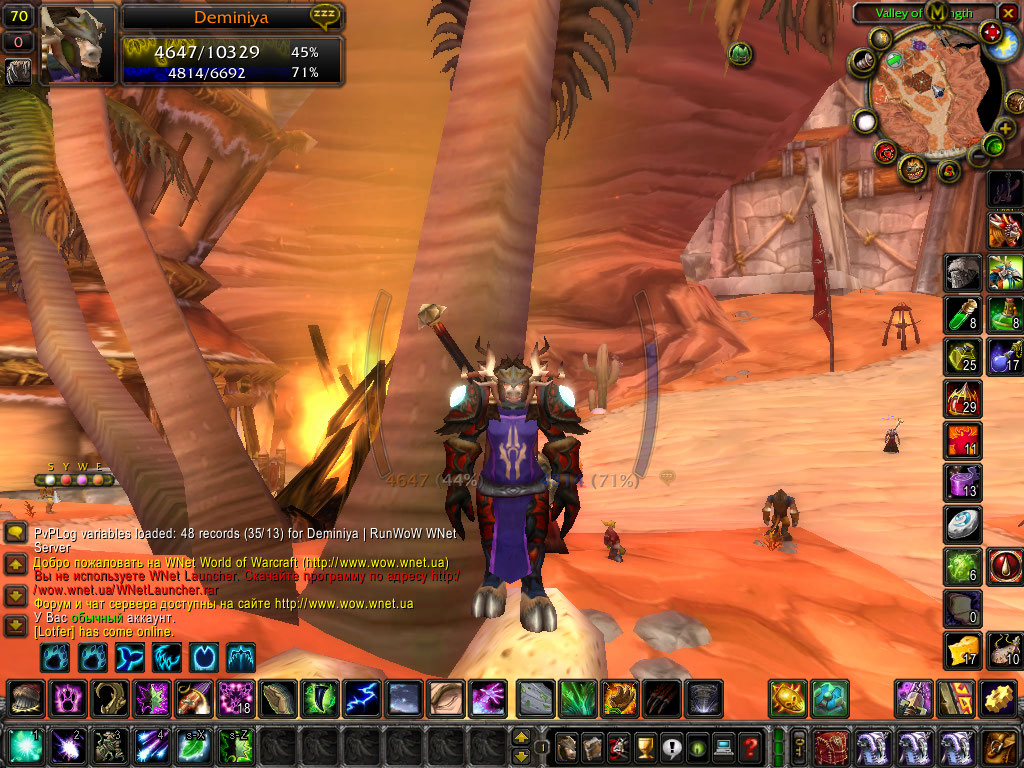Click the chat bubble button beside chat log
Image resolution: width=1024 pixels, height=768 pixels.
click(x=15, y=533)
